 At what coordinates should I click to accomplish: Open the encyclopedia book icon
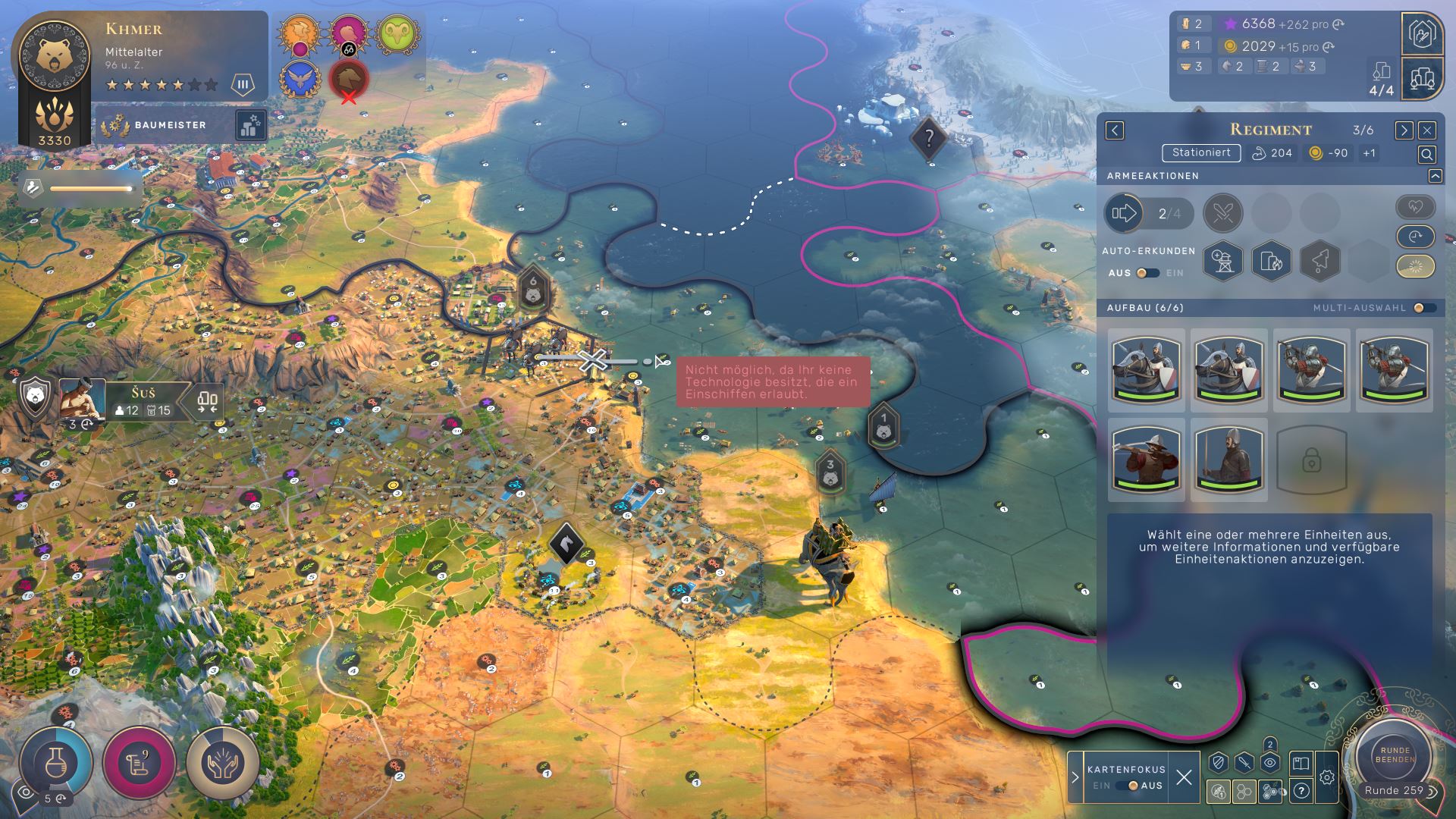tap(1301, 763)
